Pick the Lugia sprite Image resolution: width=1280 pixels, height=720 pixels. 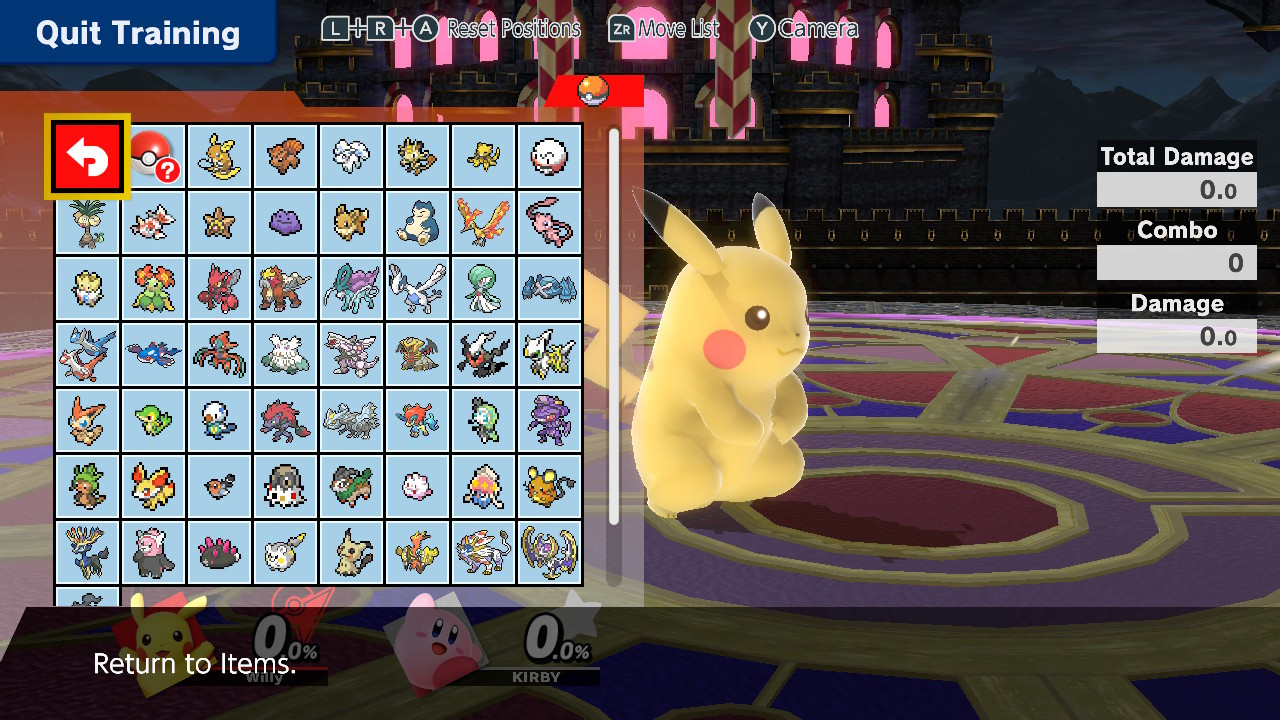pos(417,288)
